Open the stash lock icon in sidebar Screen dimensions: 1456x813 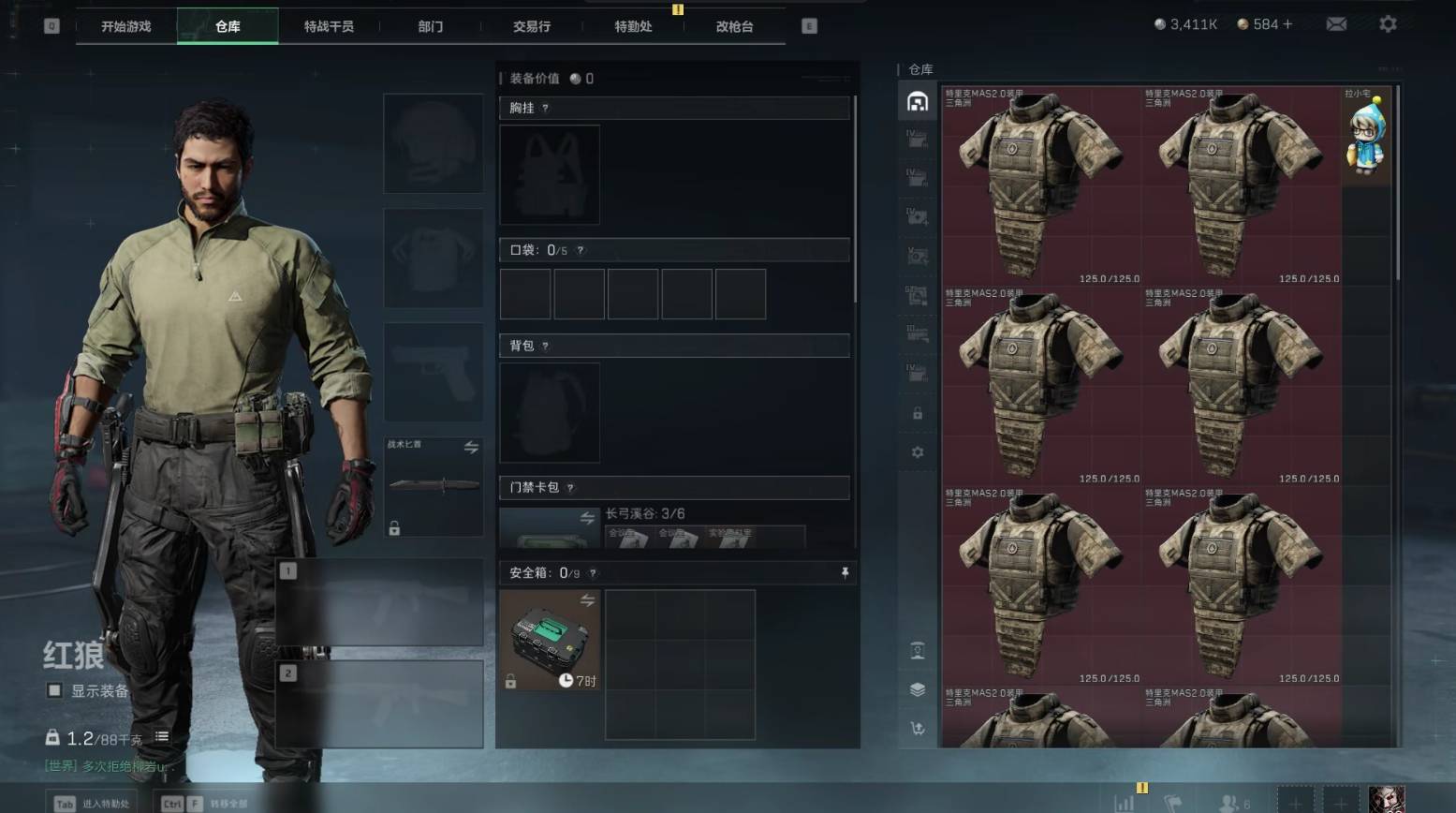pos(918,413)
